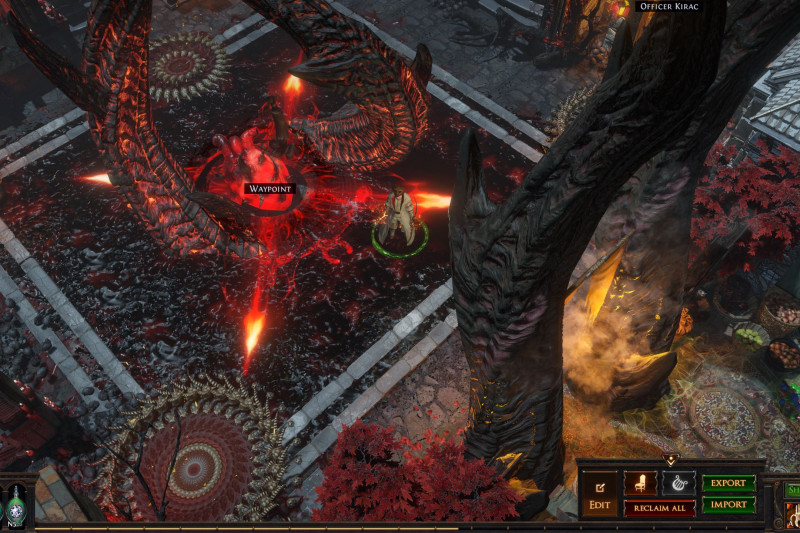Open the chair decorations button
Image resolution: width=800 pixels, height=533 pixels.
coord(640,483)
